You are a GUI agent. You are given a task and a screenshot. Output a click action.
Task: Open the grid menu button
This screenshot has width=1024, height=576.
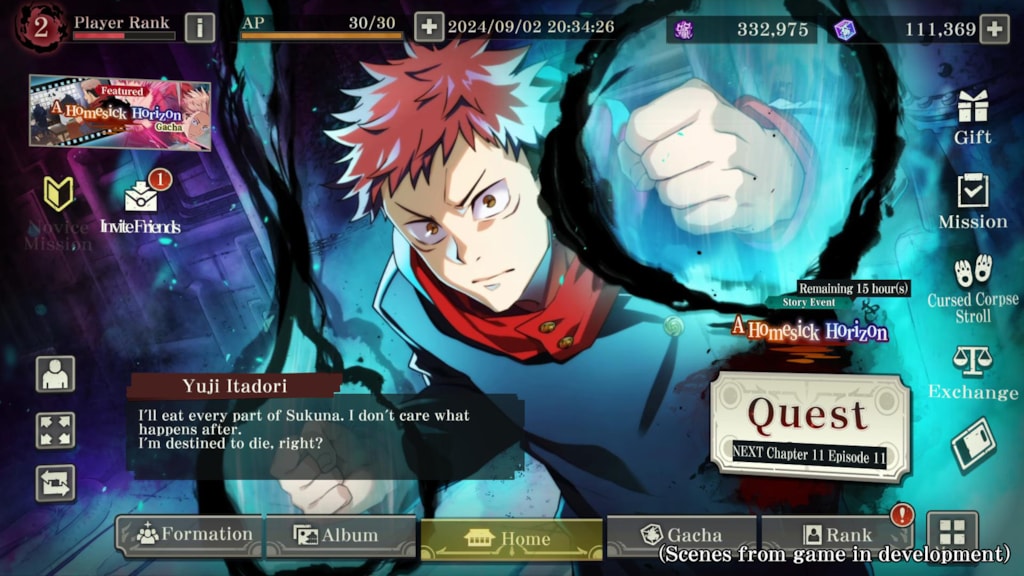(x=952, y=532)
